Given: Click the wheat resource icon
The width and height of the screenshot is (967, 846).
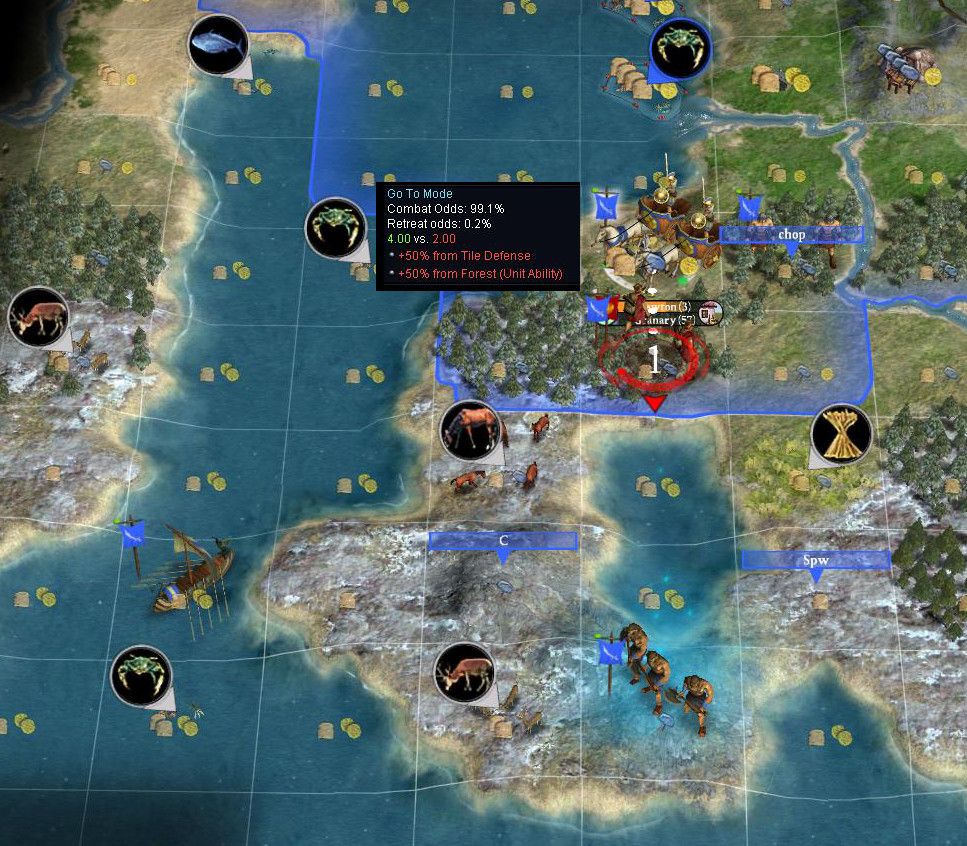Looking at the screenshot, I should [x=841, y=435].
